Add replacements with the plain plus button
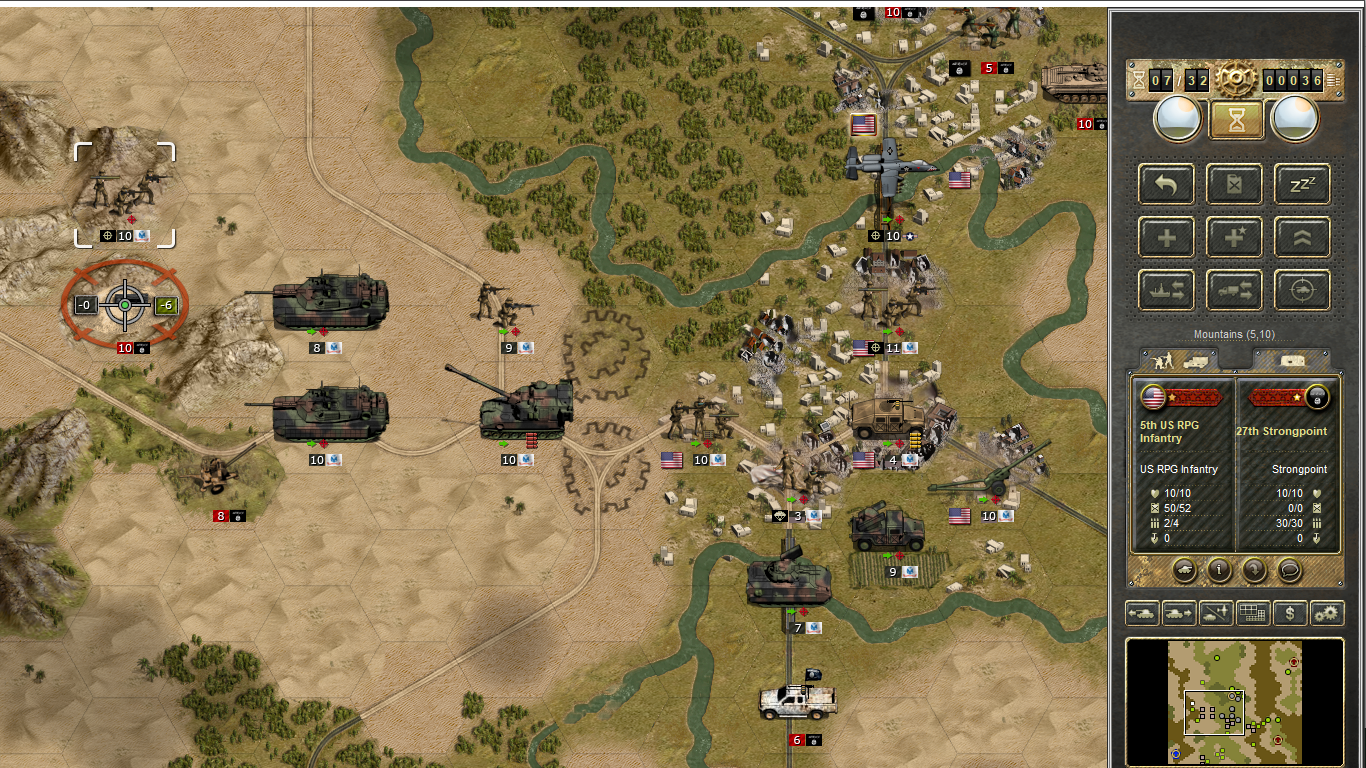Screen dimensions: 1366x768 [1166, 238]
